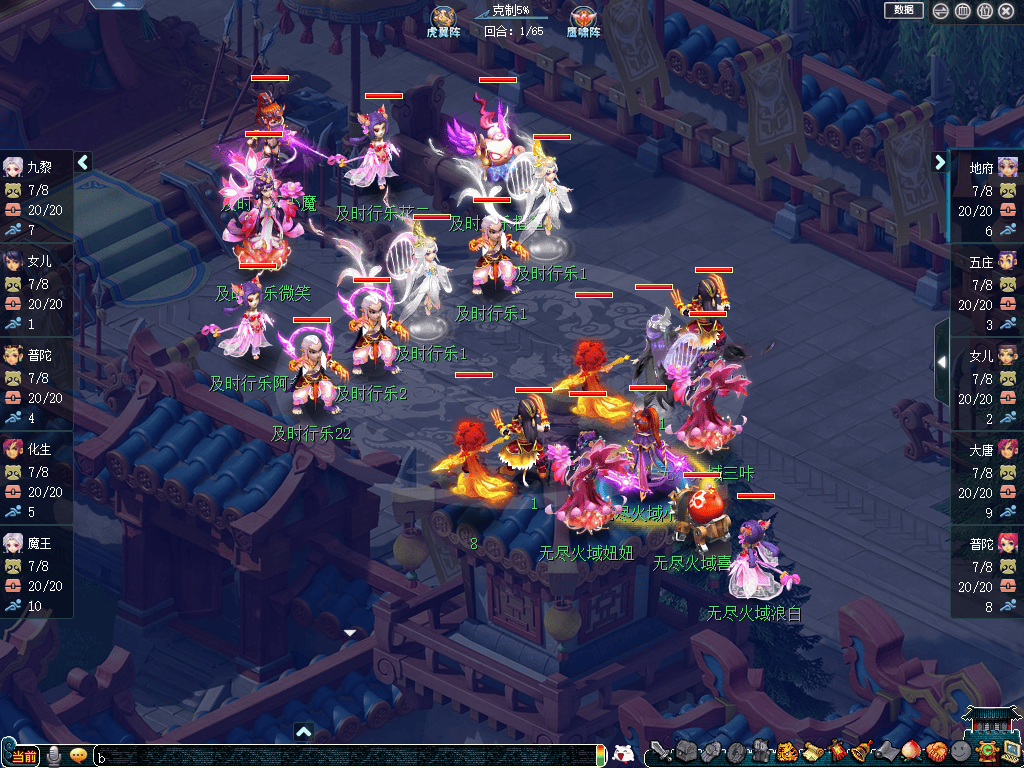Collapse the right team panel arrow
Image resolution: width=1024 pixels, height=768 pixels.
tap(940, 162)
